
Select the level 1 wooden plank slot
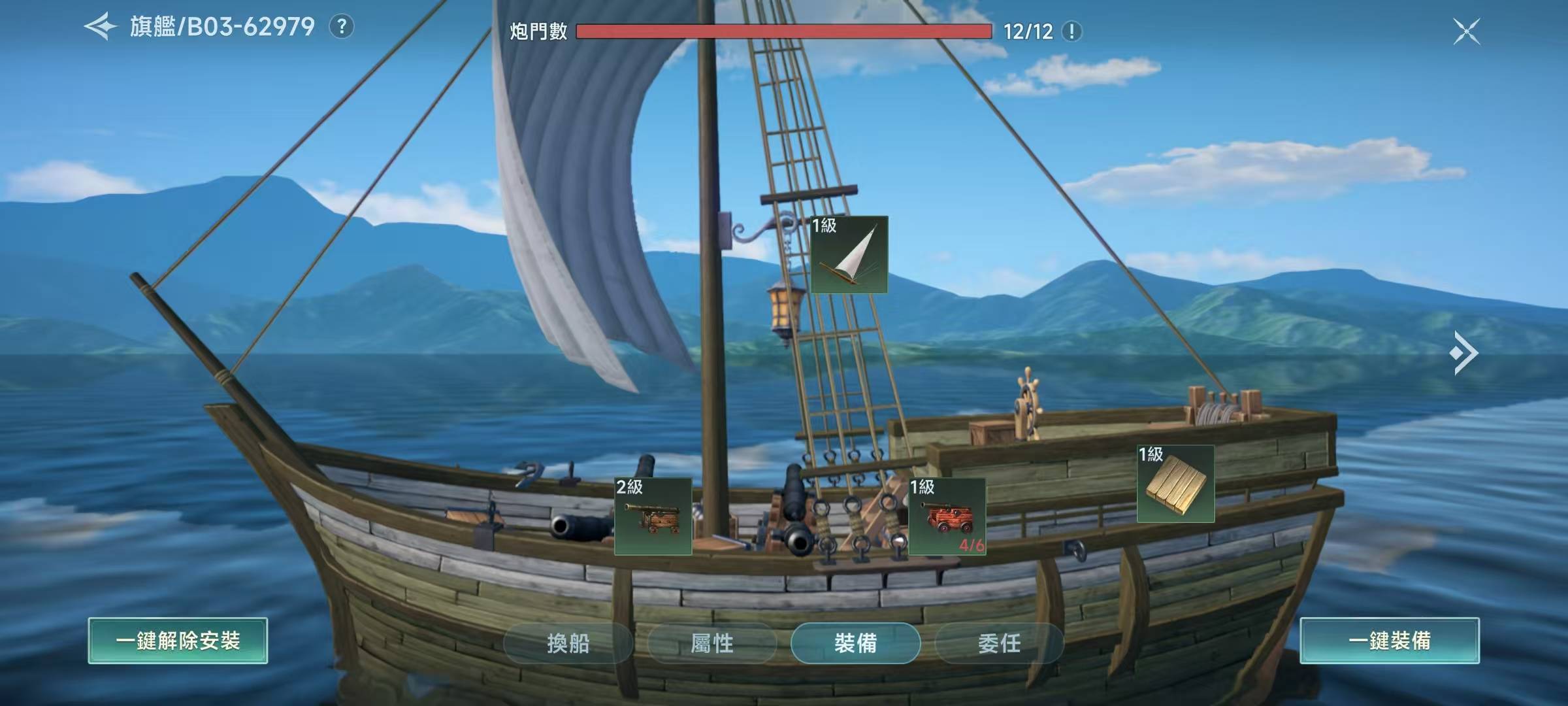1175,484
